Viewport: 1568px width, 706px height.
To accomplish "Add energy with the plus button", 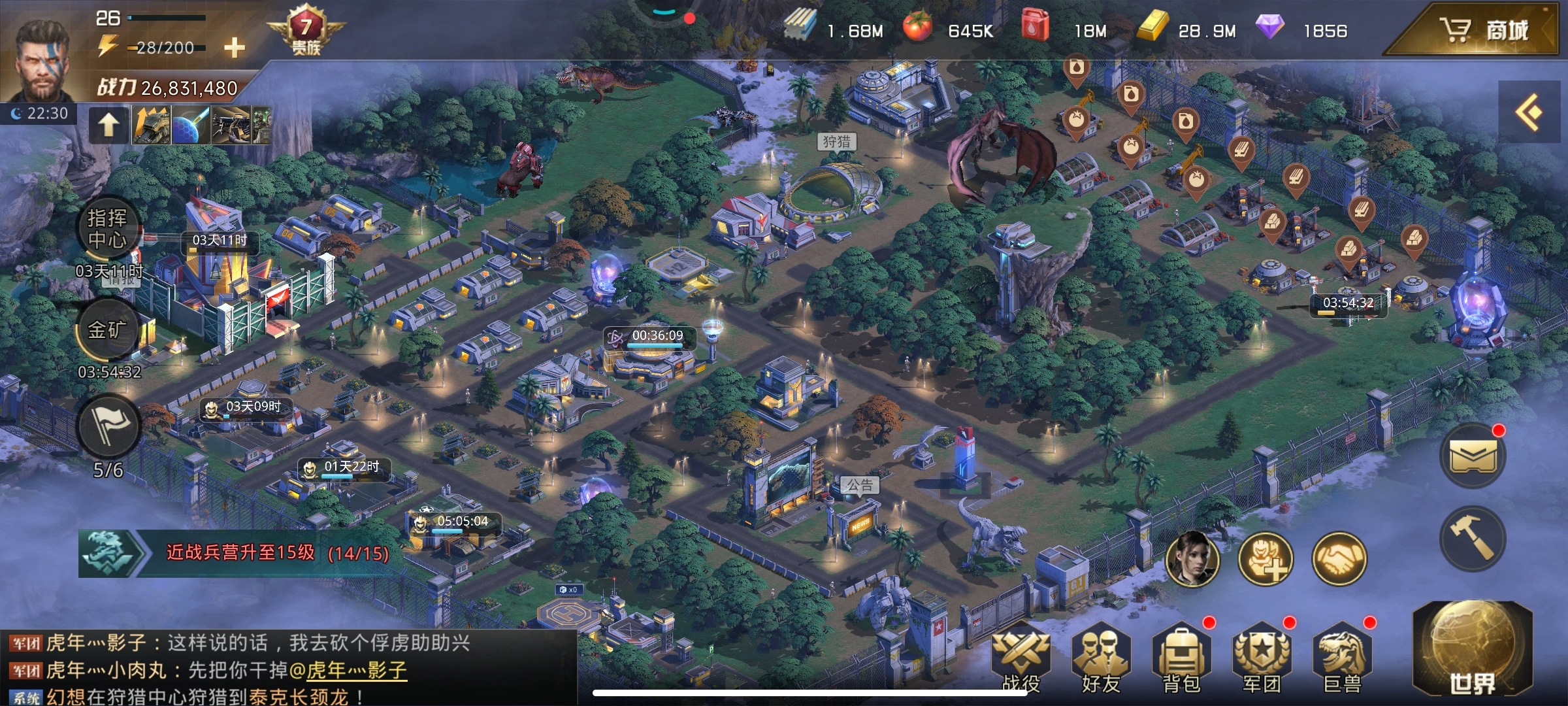I will pos(234,48).
